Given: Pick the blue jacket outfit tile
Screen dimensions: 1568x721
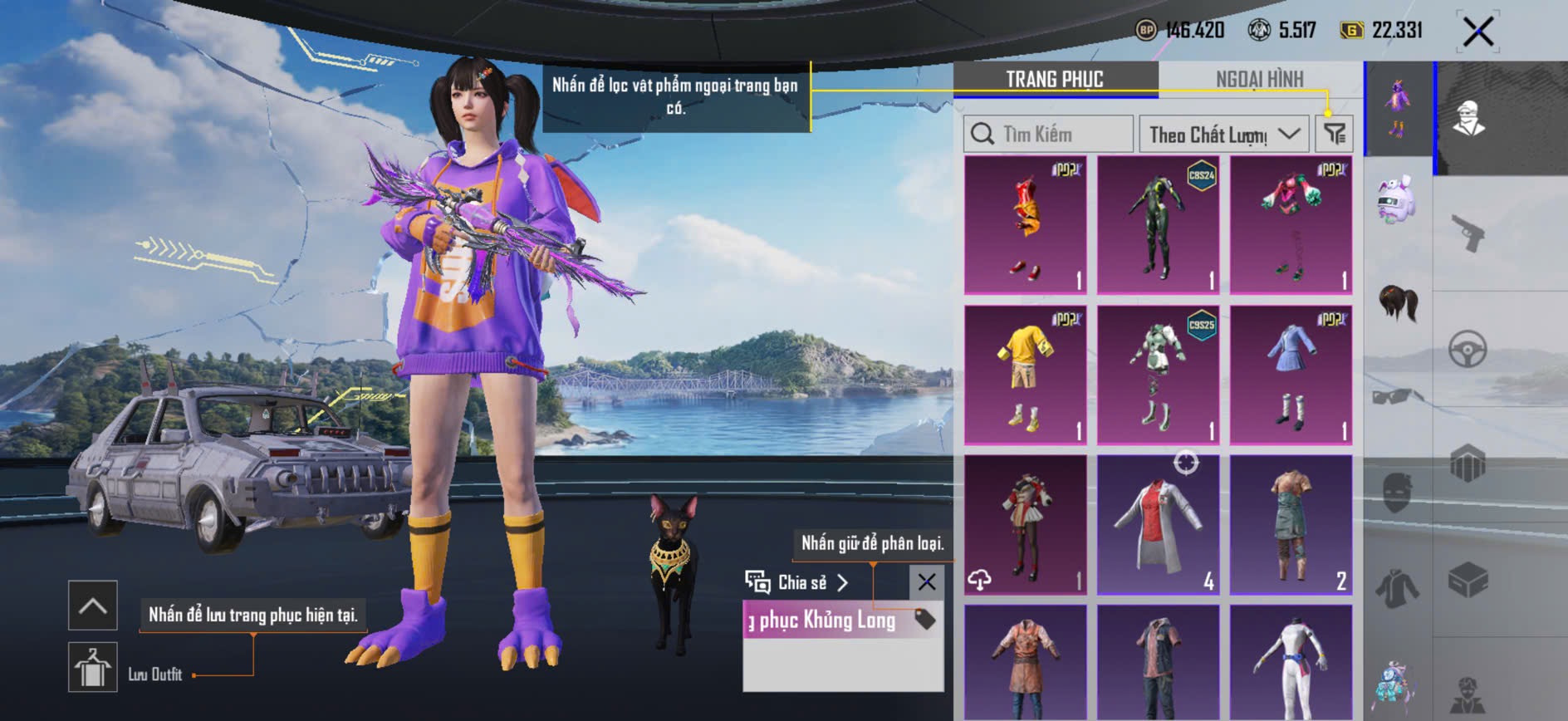Looking at the screenshot, I should [1291, 374].
